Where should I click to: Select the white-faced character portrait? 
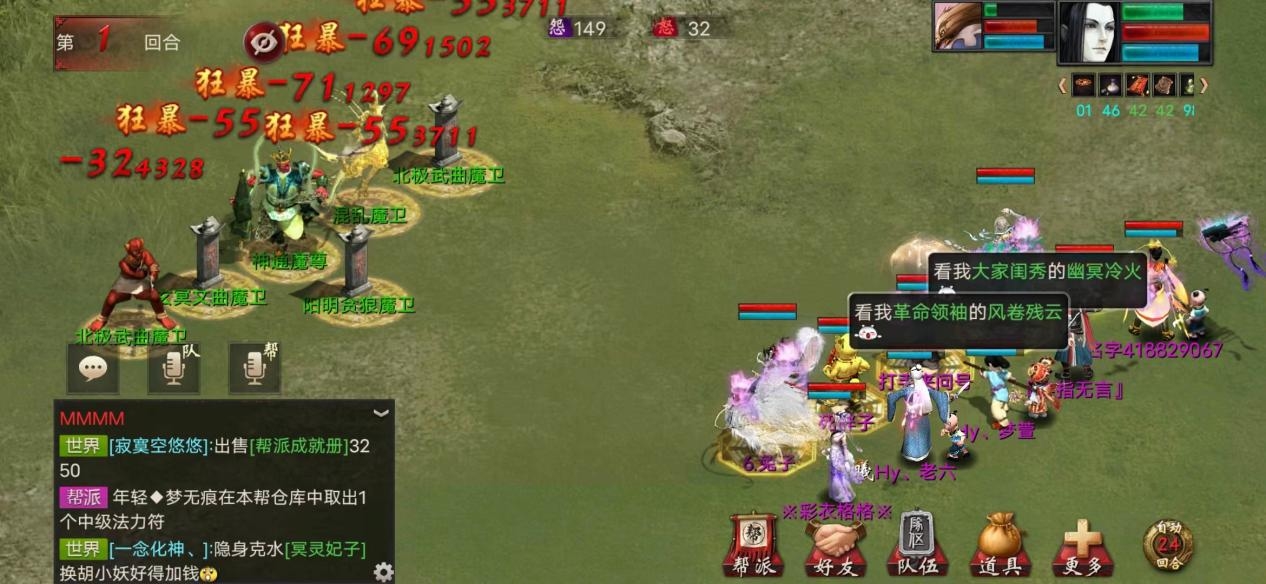point(1088,34)
